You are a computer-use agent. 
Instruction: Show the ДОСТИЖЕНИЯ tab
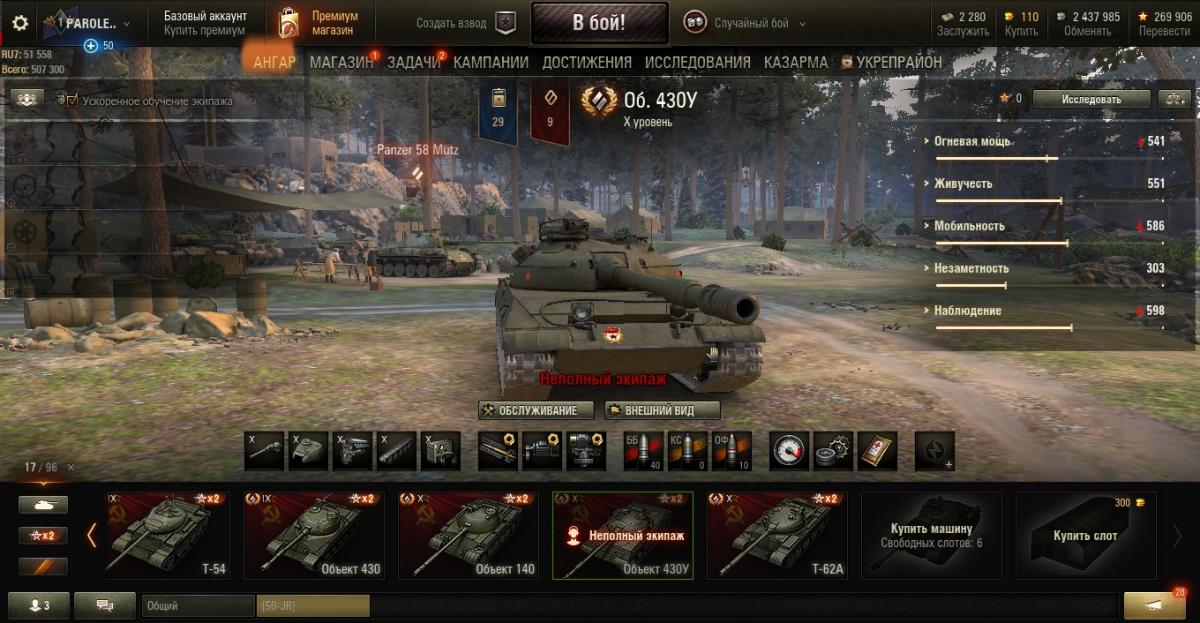tap(587, 62)
